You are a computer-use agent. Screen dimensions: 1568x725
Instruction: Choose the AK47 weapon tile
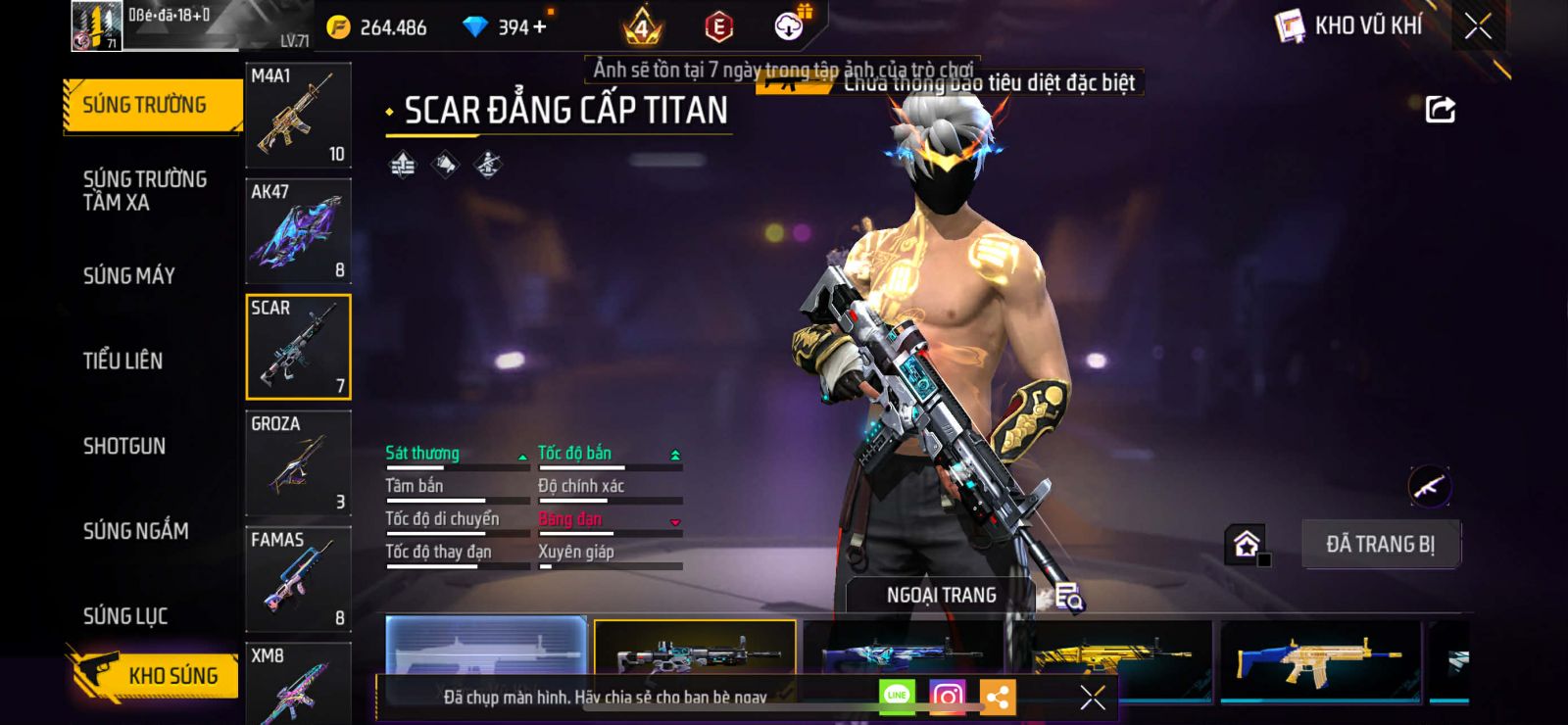298,231
